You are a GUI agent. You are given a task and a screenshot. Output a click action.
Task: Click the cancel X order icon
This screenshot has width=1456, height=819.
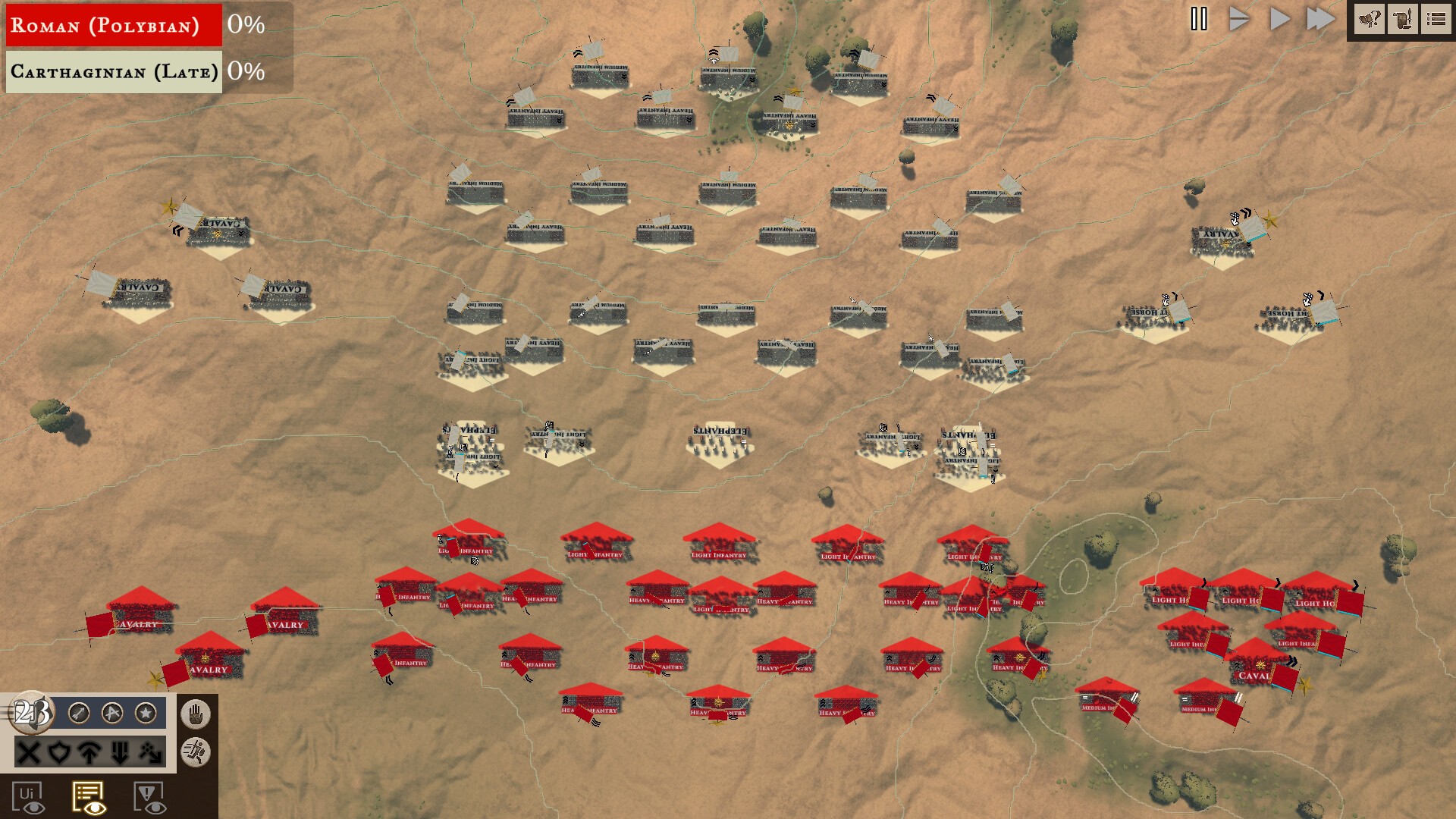tap(28, 753)
